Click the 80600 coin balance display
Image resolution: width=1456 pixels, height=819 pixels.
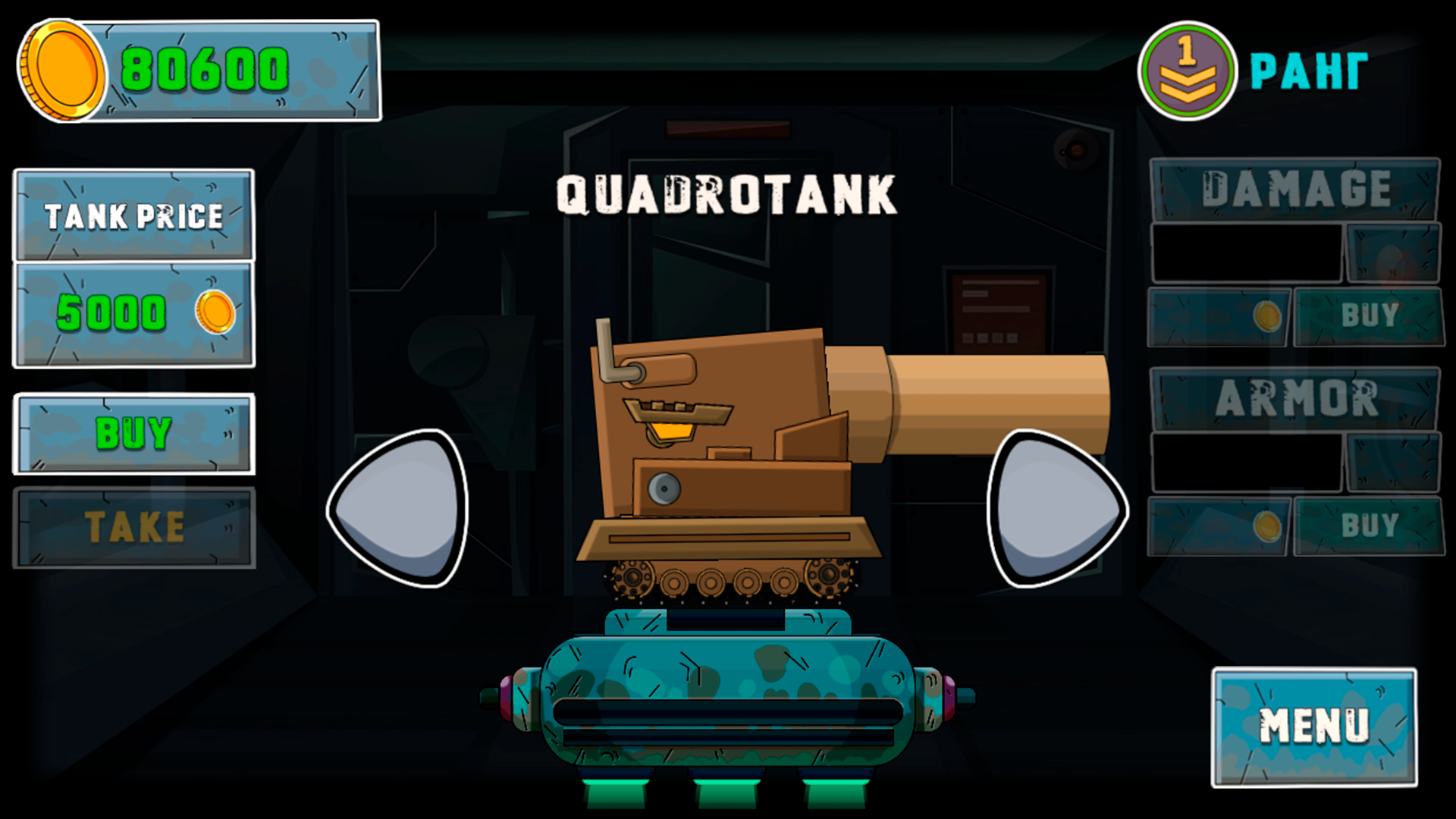coord(205,71)
